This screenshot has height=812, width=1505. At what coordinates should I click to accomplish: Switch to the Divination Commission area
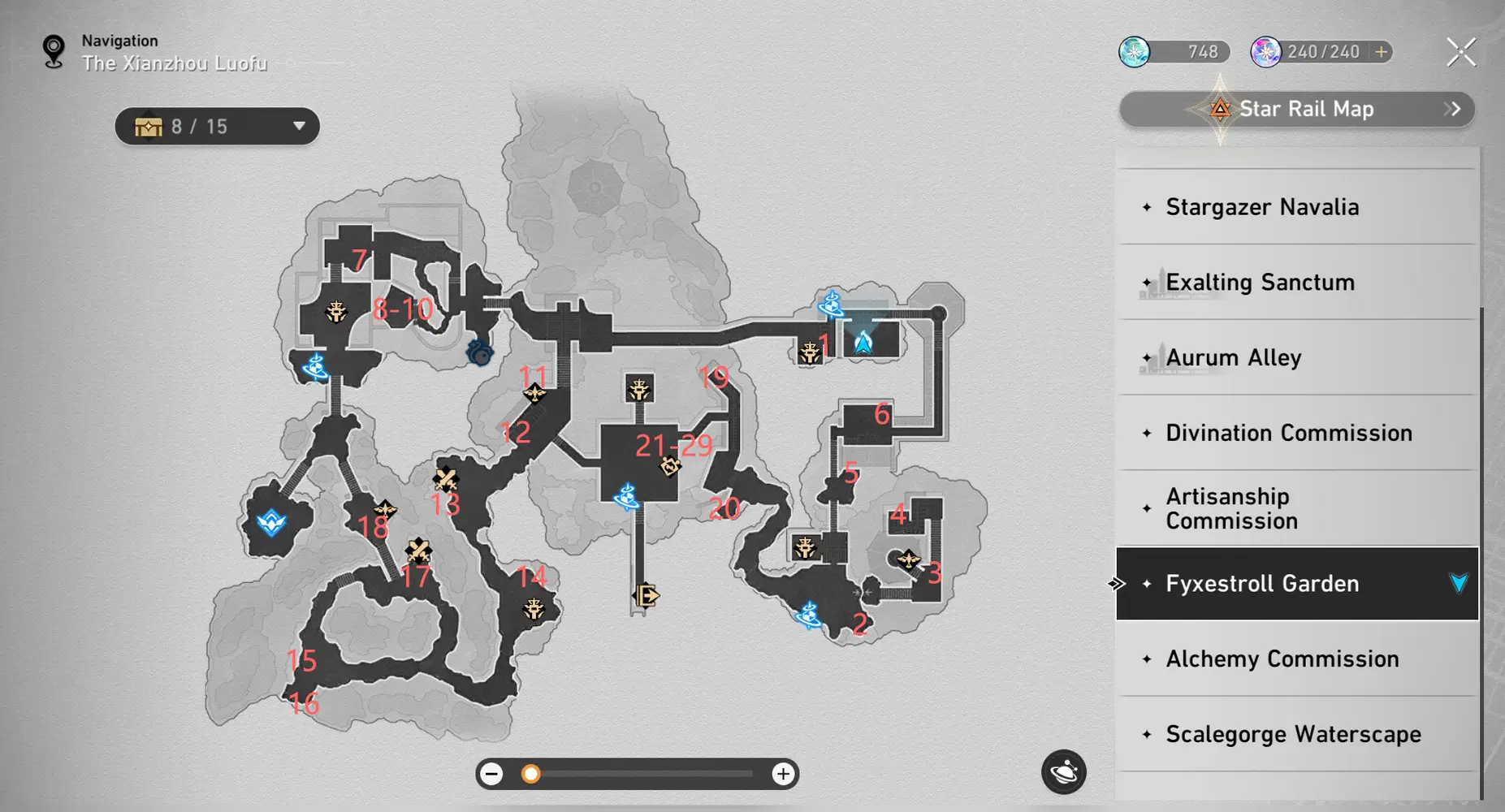coord(1287,433)
